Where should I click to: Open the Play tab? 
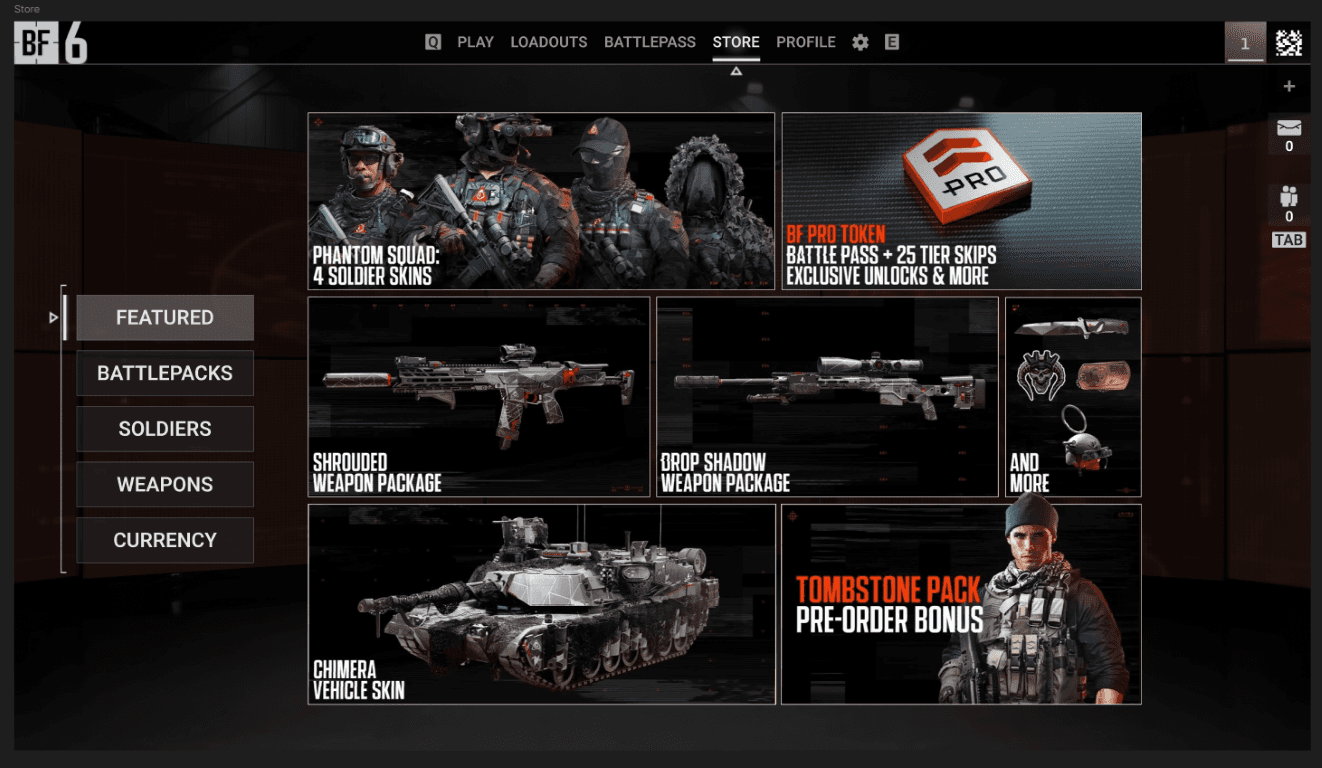(x=475, y=42)
